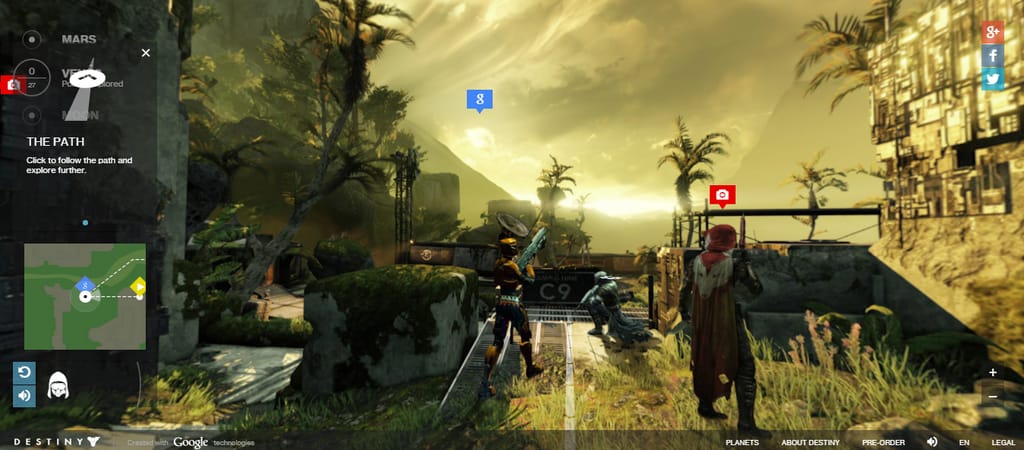This screenshot has width=1024, height=450.
Task: Open the About Destiny page
Action: [x=810, y=442]
